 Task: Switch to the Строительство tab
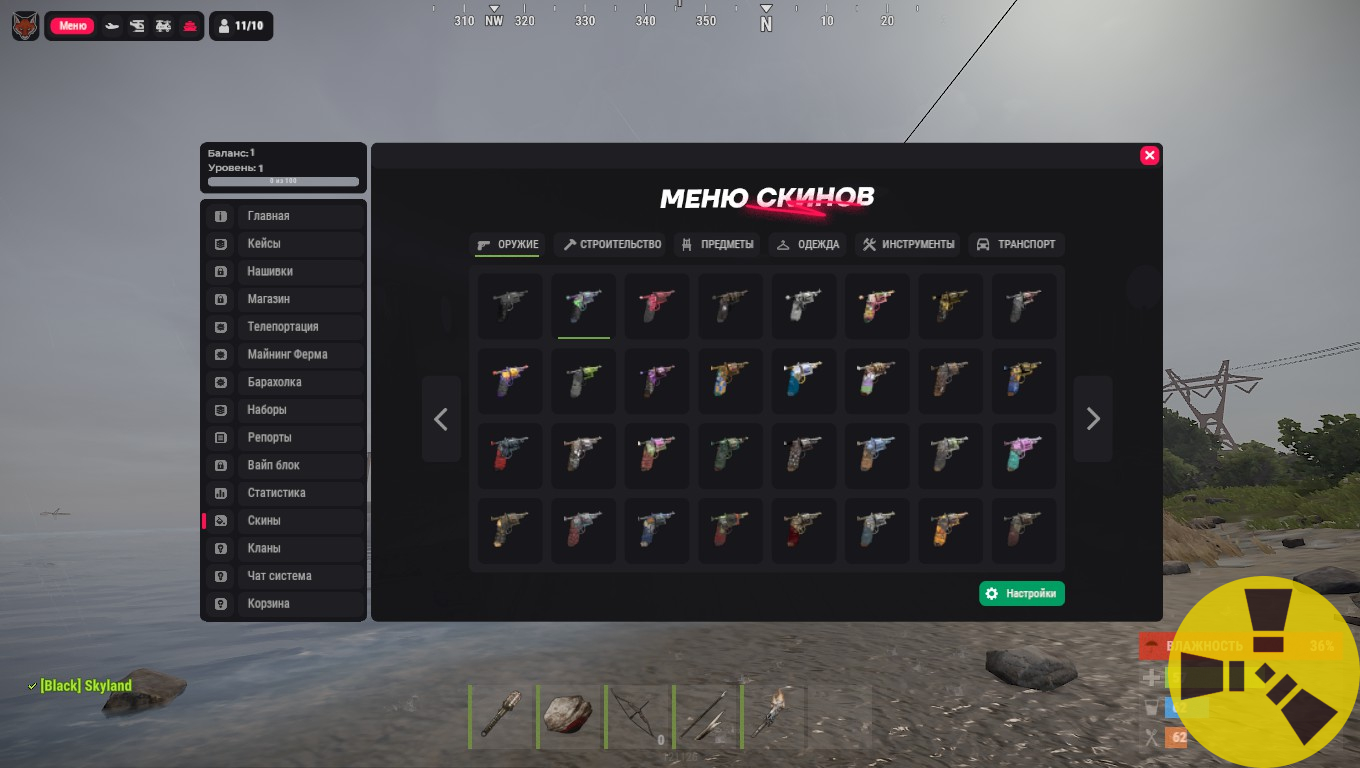click(612, 244)
